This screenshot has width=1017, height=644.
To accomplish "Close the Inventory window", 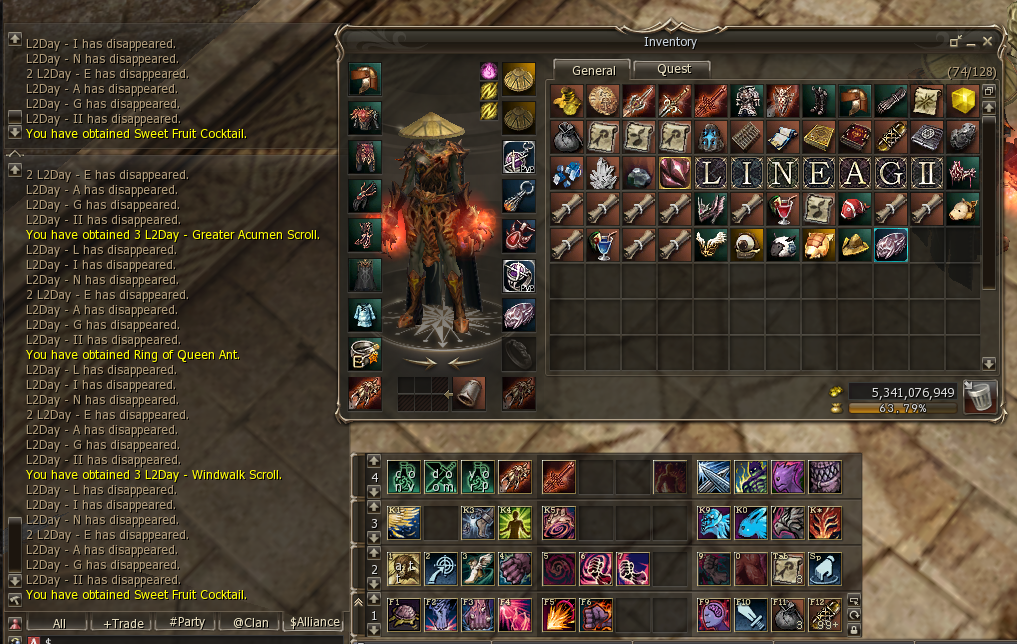I will [987, 41].
